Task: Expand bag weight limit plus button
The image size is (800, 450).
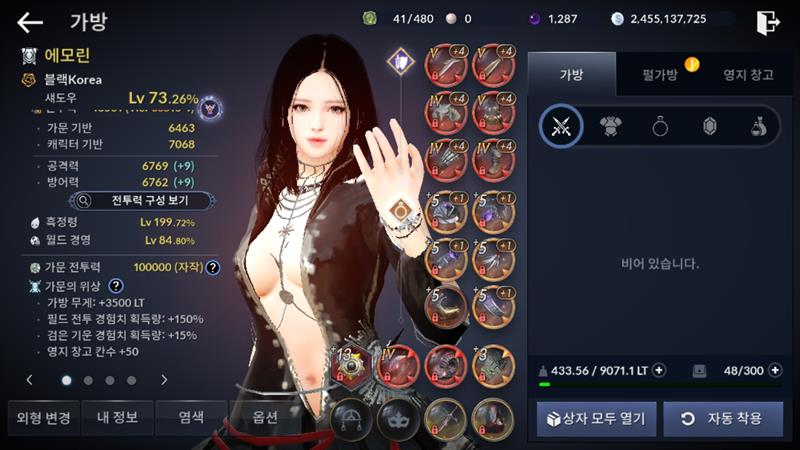Action: pos(659,370)
